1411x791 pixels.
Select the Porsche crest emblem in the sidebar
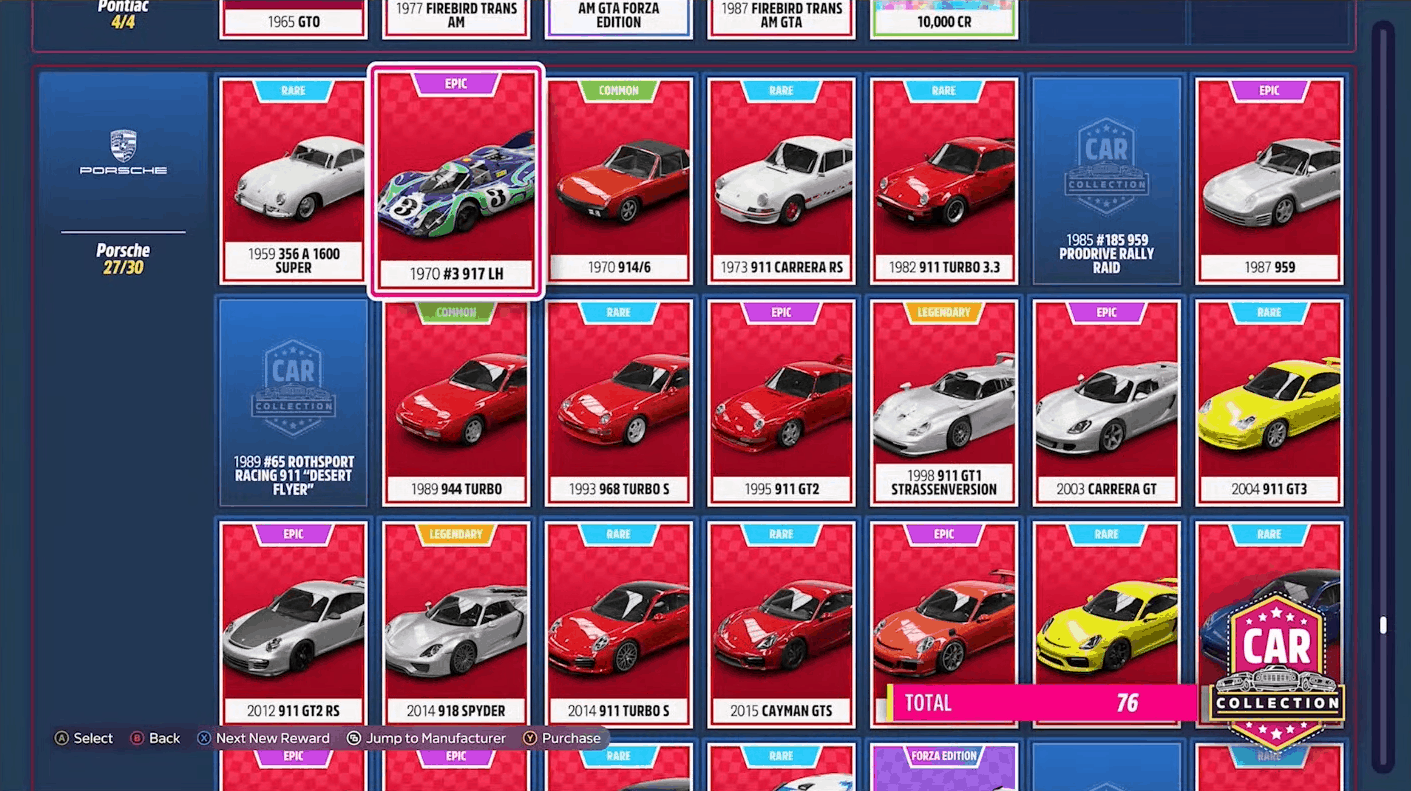pyautogui.click(x=122, y=142)
